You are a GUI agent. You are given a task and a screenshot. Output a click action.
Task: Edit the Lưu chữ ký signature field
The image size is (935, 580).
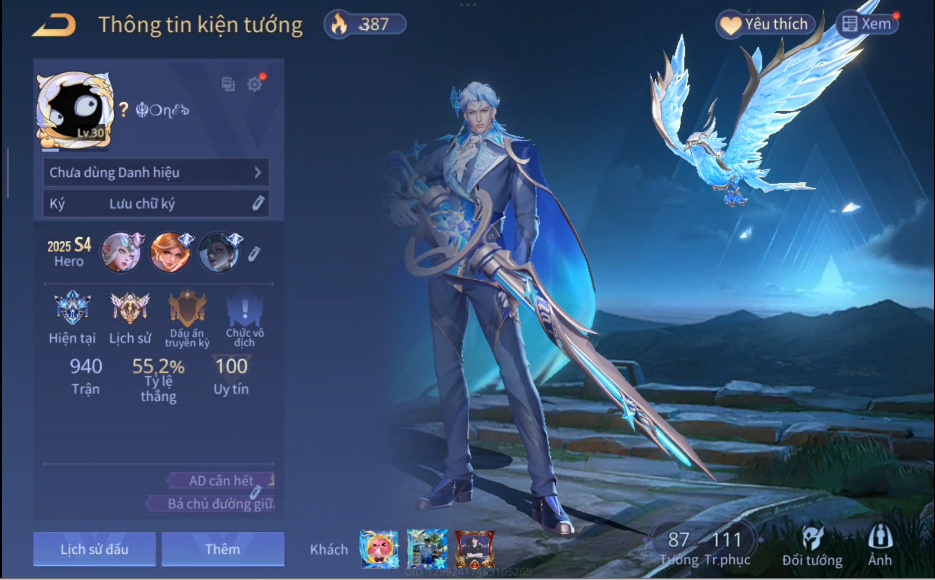(x=156, y=203)
